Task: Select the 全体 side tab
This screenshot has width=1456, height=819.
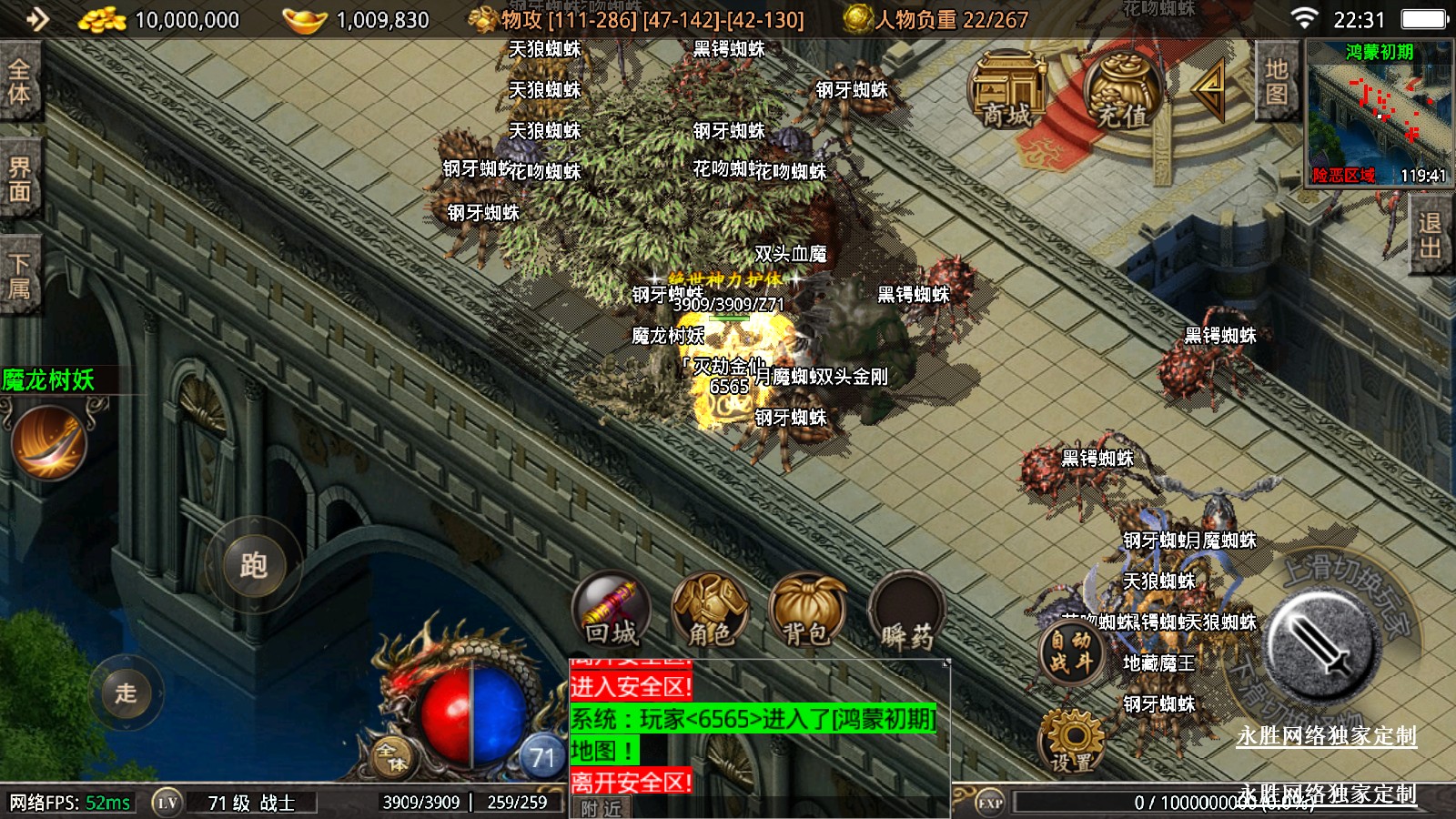Action: coord(19,80)
